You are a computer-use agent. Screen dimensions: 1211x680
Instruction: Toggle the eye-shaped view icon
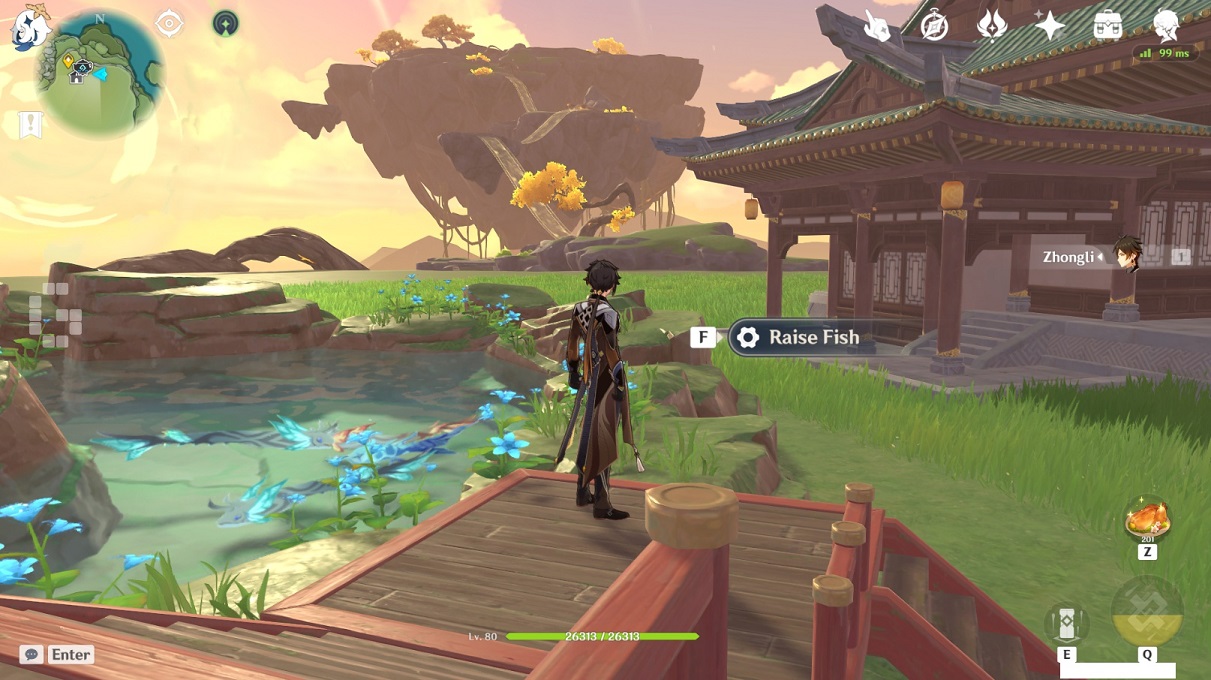click(169, 23)
